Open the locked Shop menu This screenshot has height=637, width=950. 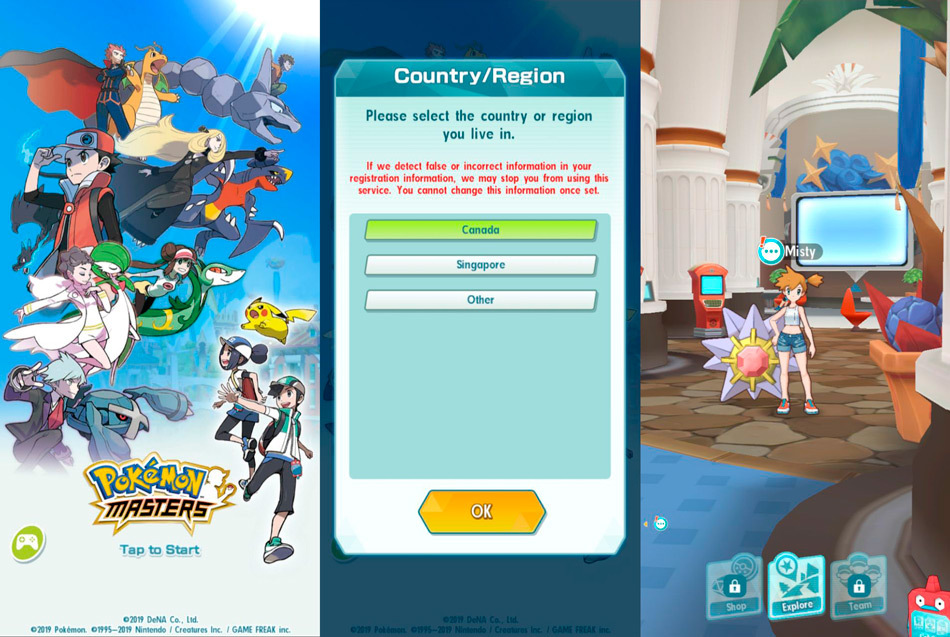735,587
